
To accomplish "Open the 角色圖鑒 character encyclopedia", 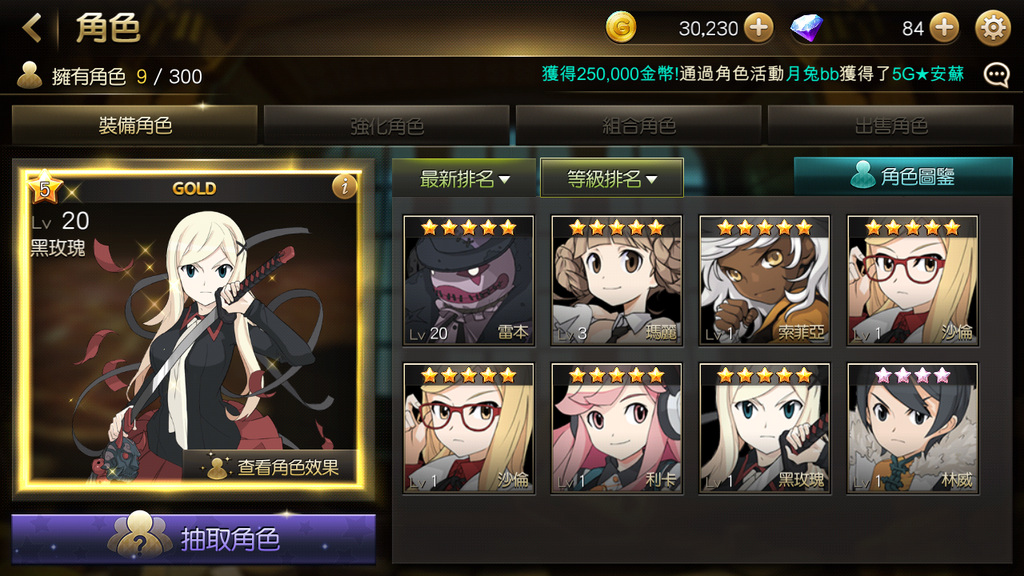I will click(903, 177).
